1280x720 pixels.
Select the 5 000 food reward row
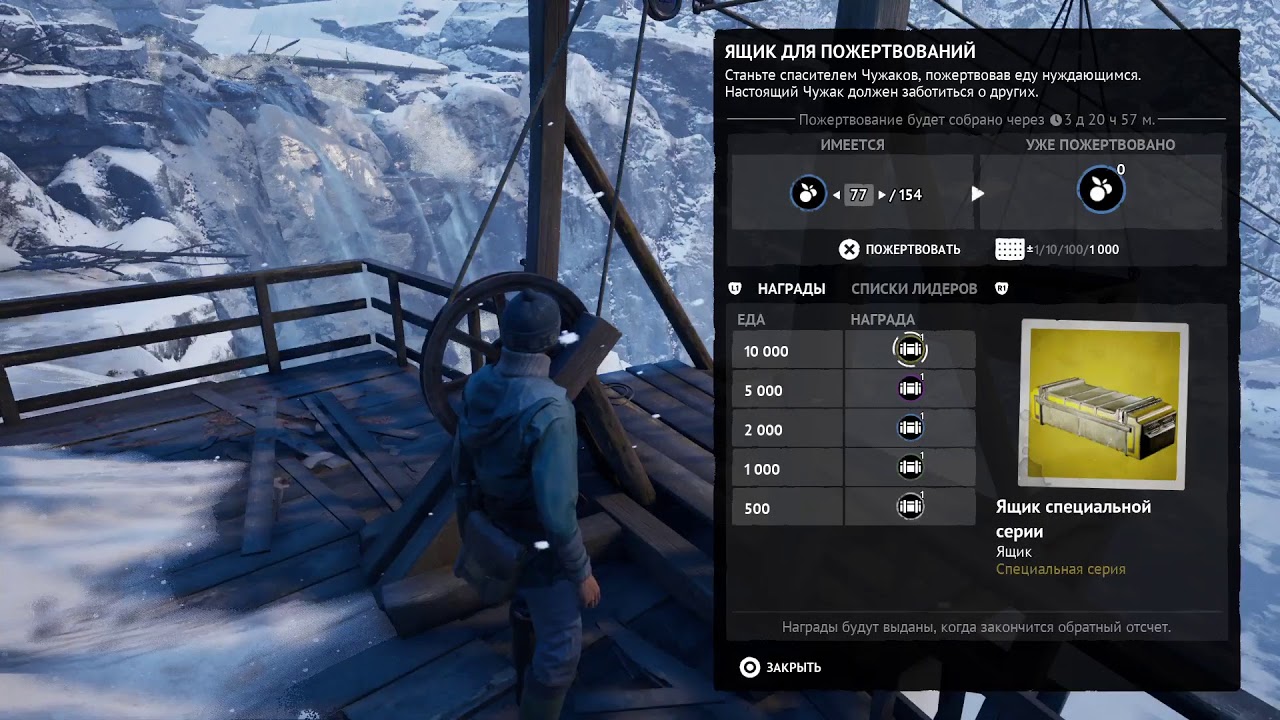point(853,390)
